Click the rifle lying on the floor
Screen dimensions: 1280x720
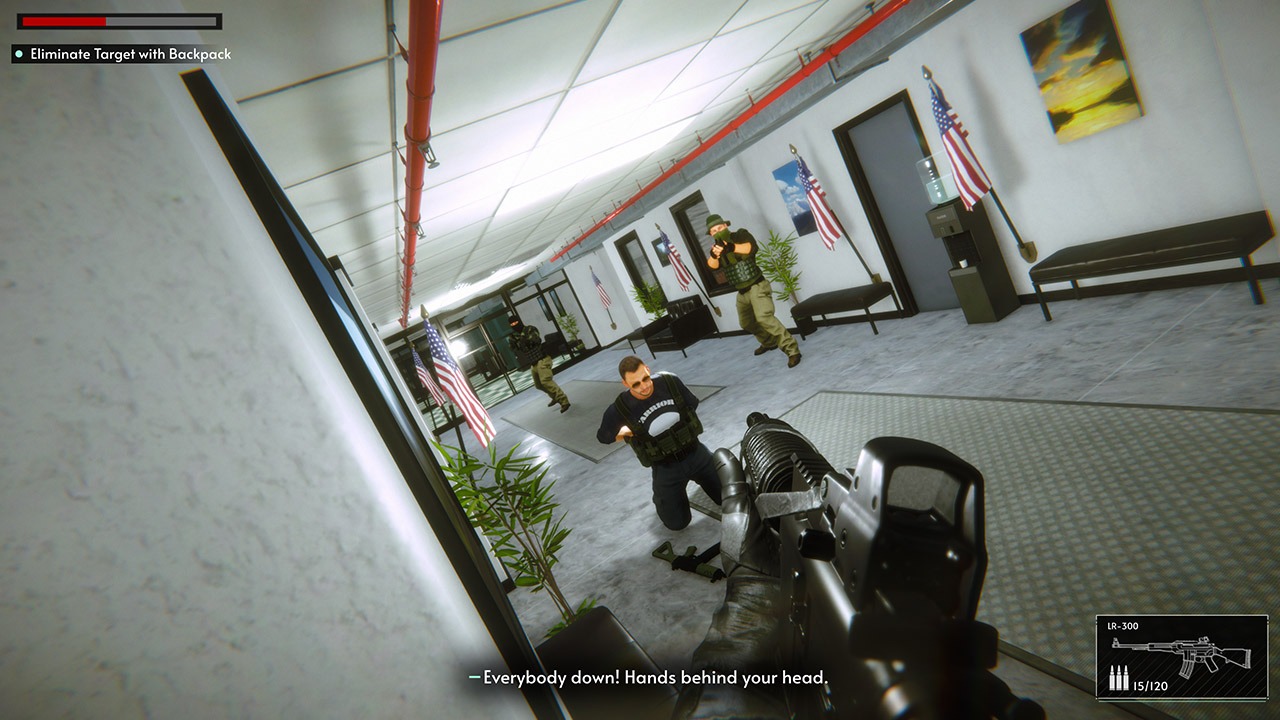(690, 560)
